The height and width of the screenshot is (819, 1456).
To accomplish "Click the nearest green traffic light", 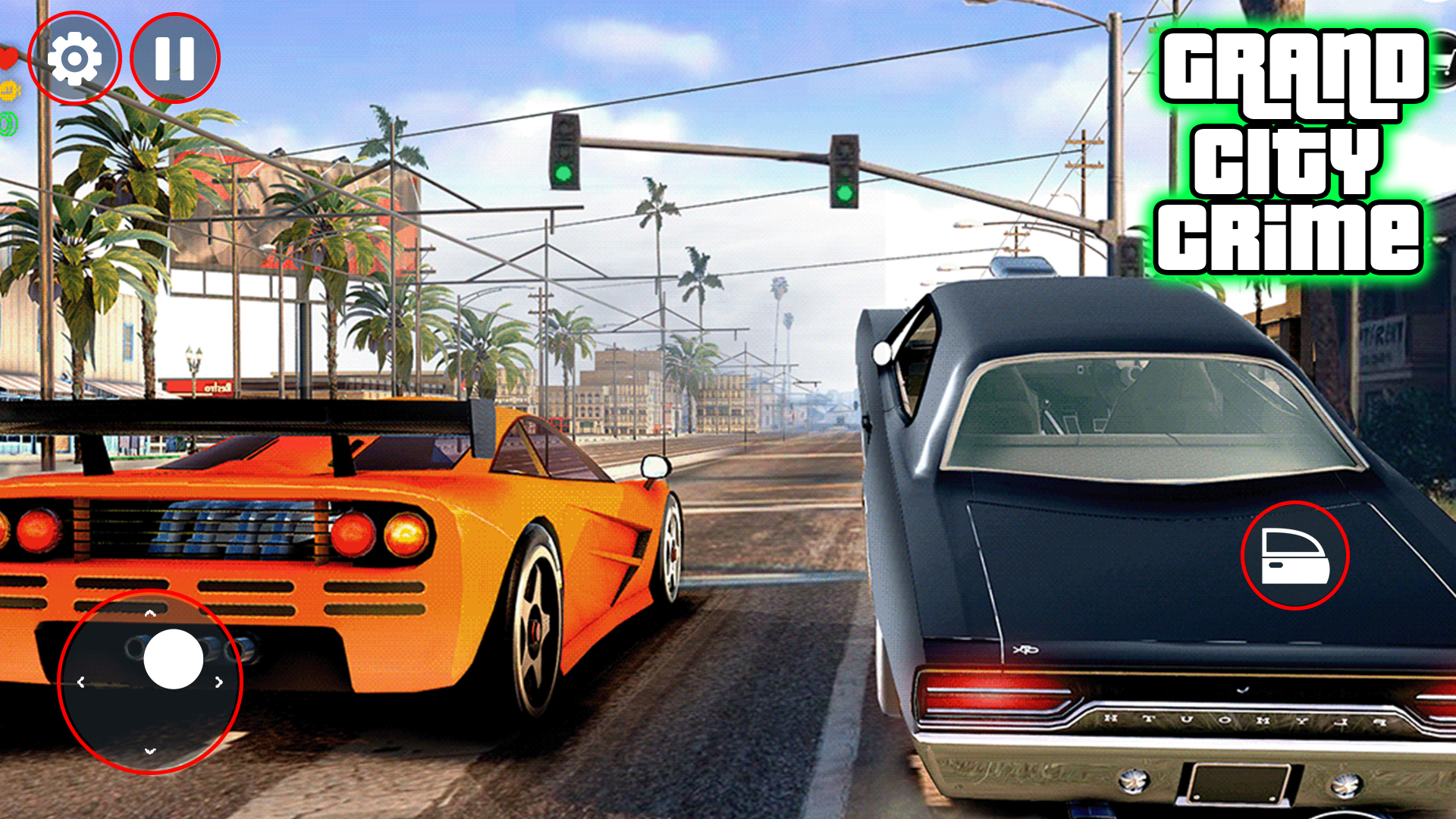I will click(564, 168).
